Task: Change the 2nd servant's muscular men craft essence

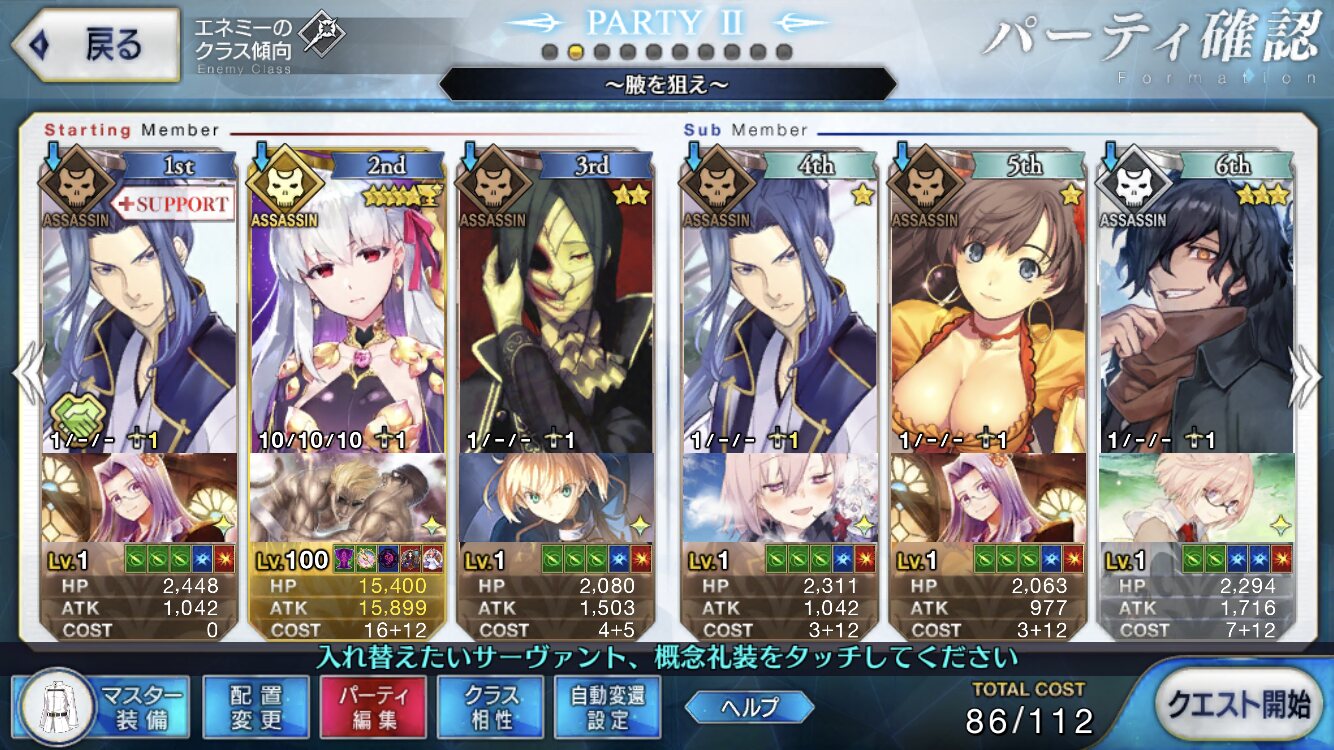Action: (348, 498)
